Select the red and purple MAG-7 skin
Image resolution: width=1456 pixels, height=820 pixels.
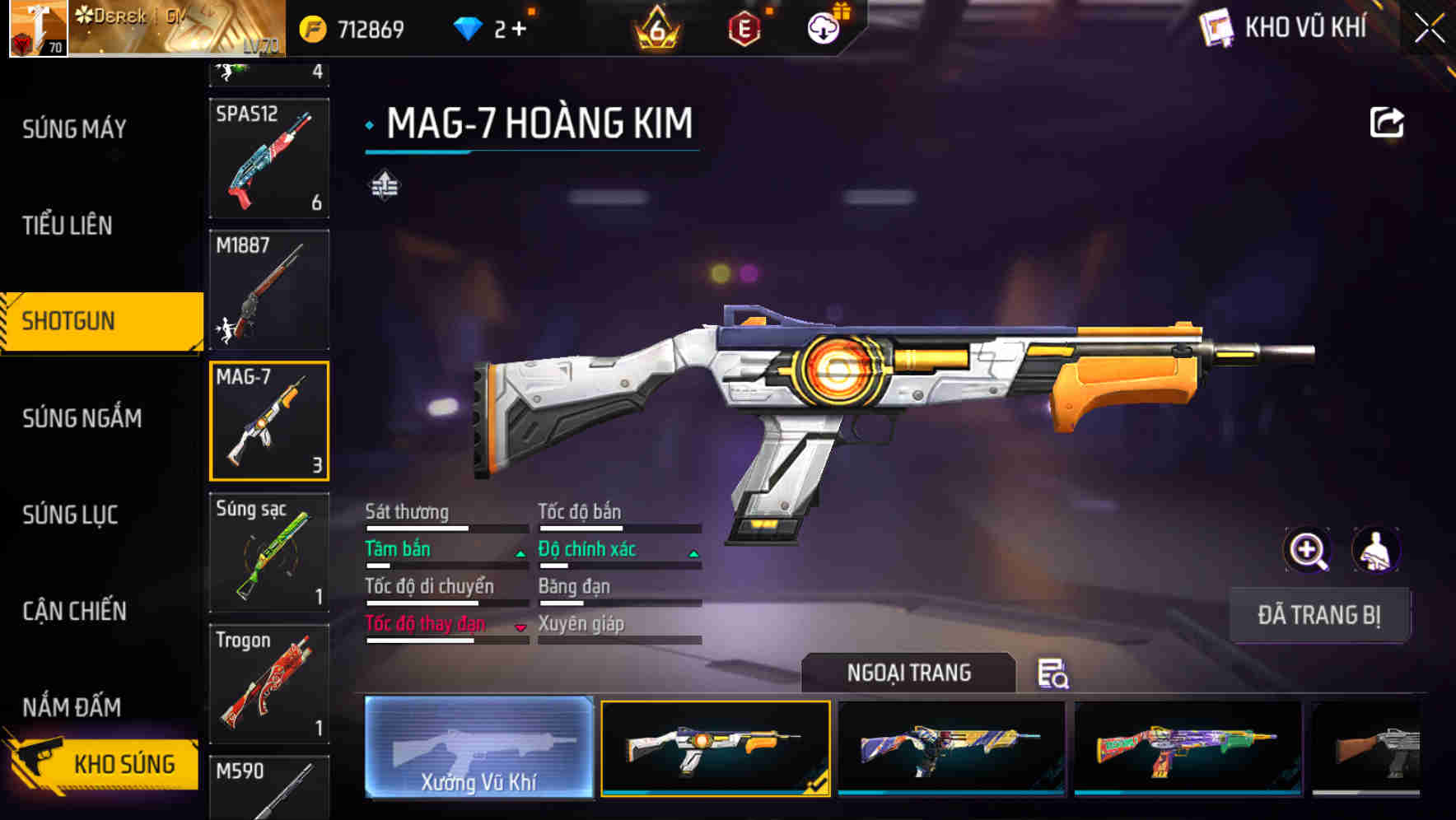(x=1188, y=748)
